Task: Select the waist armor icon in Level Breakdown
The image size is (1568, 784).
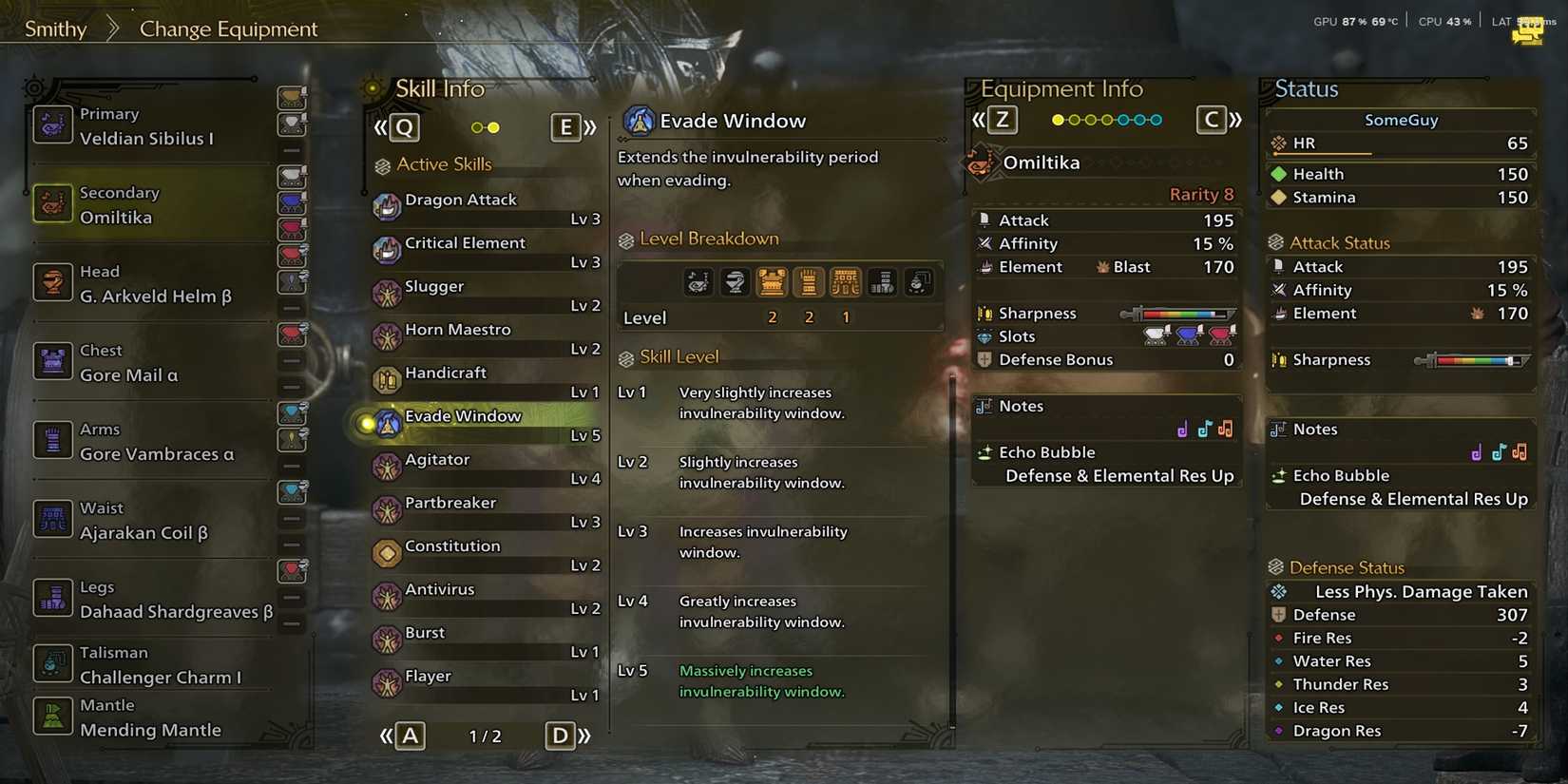Action: [846, 281]
